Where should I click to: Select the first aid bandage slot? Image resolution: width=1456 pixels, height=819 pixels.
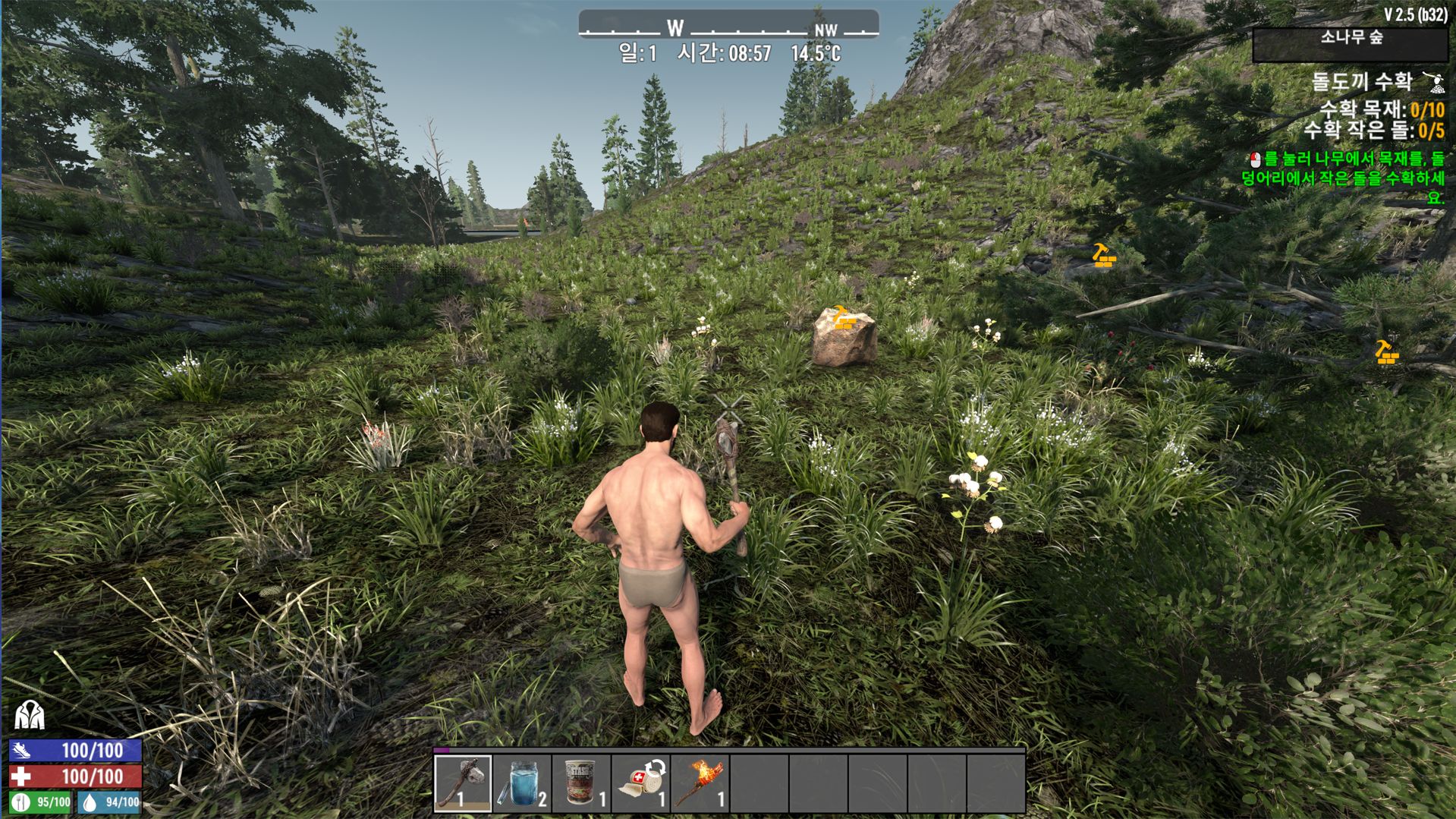pos(640,783)
